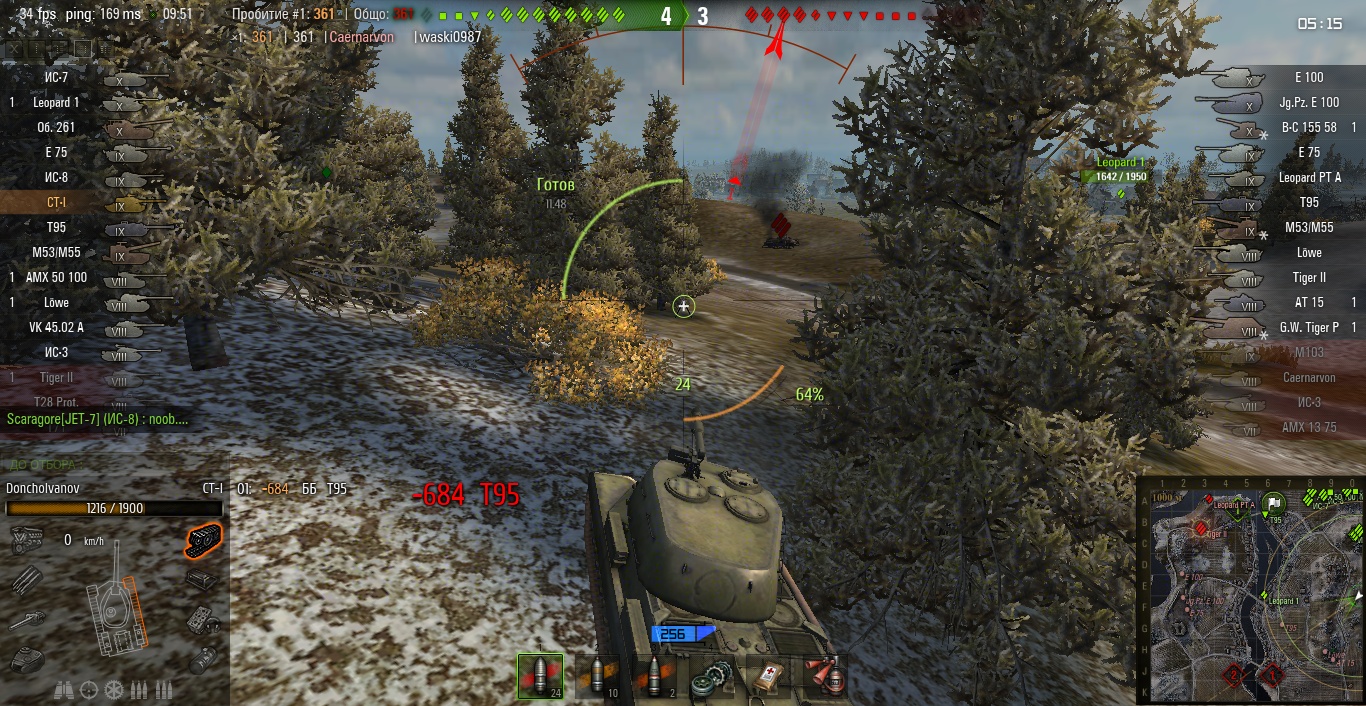Screen dimensions: 1366x706
Task: Click the engine module icon
Action: click(27, 541)
